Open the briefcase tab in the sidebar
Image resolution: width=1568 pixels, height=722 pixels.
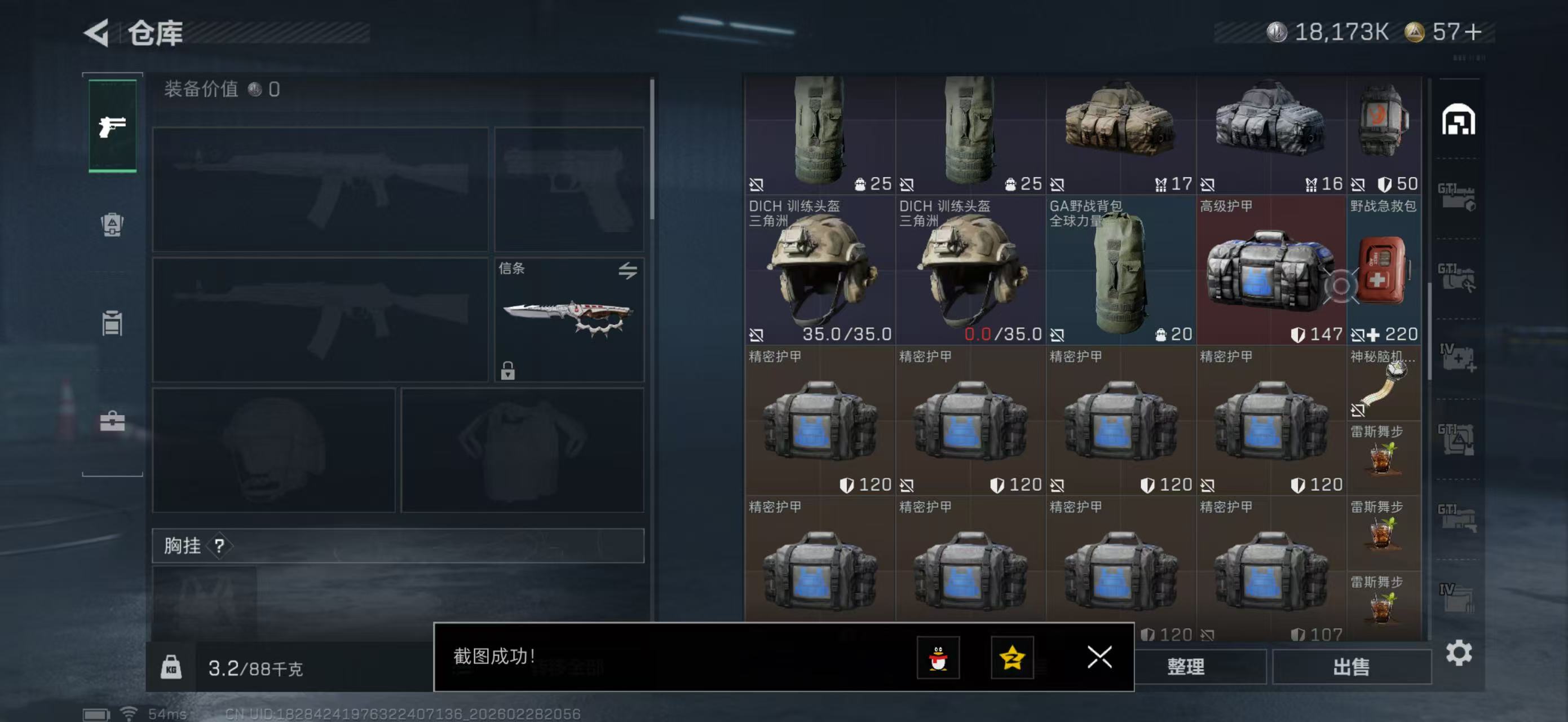pyautogui.click(x=113, y=421)
